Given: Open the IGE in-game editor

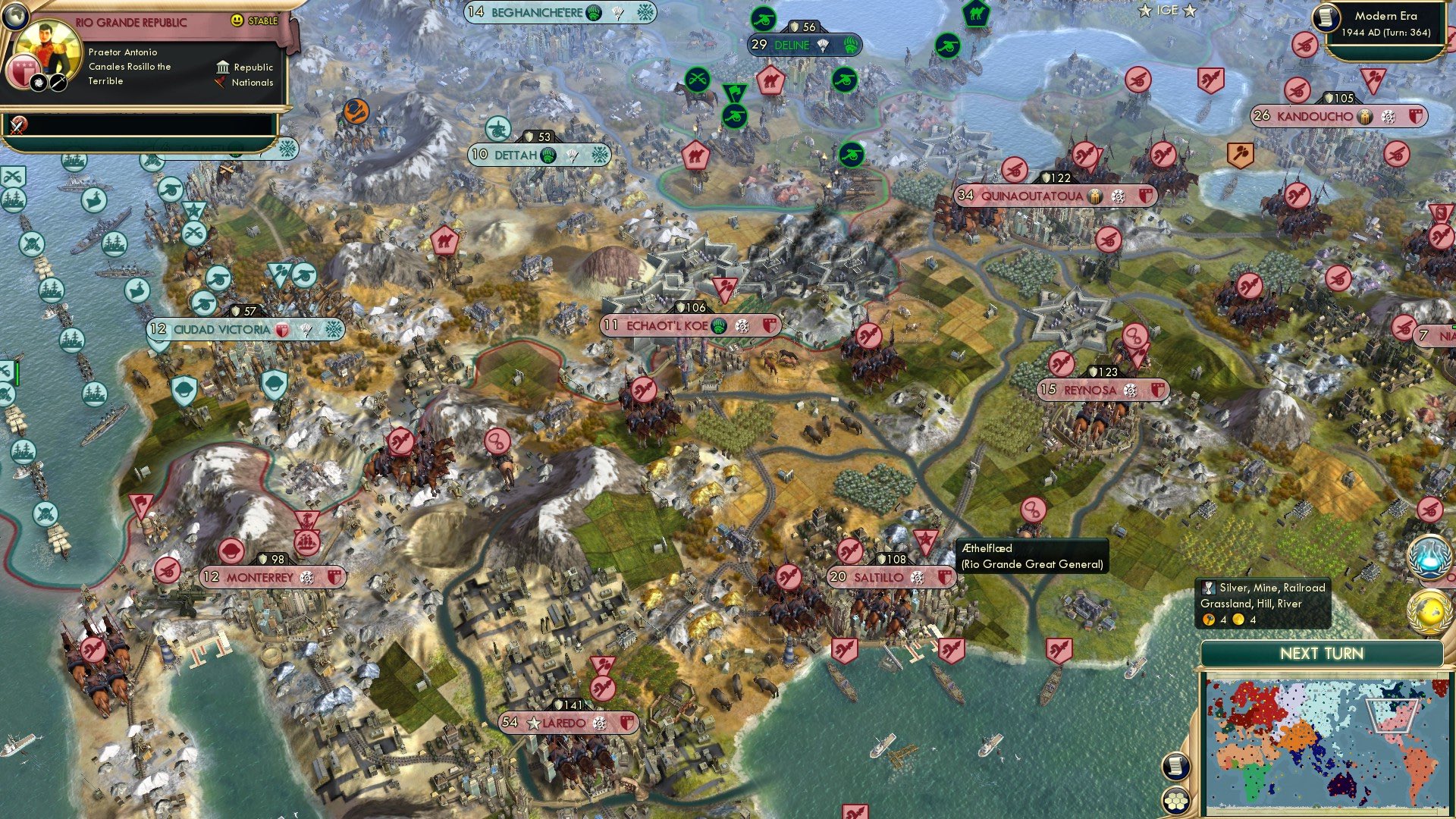Looking at the screenshot, I should tap(1167, 11).
